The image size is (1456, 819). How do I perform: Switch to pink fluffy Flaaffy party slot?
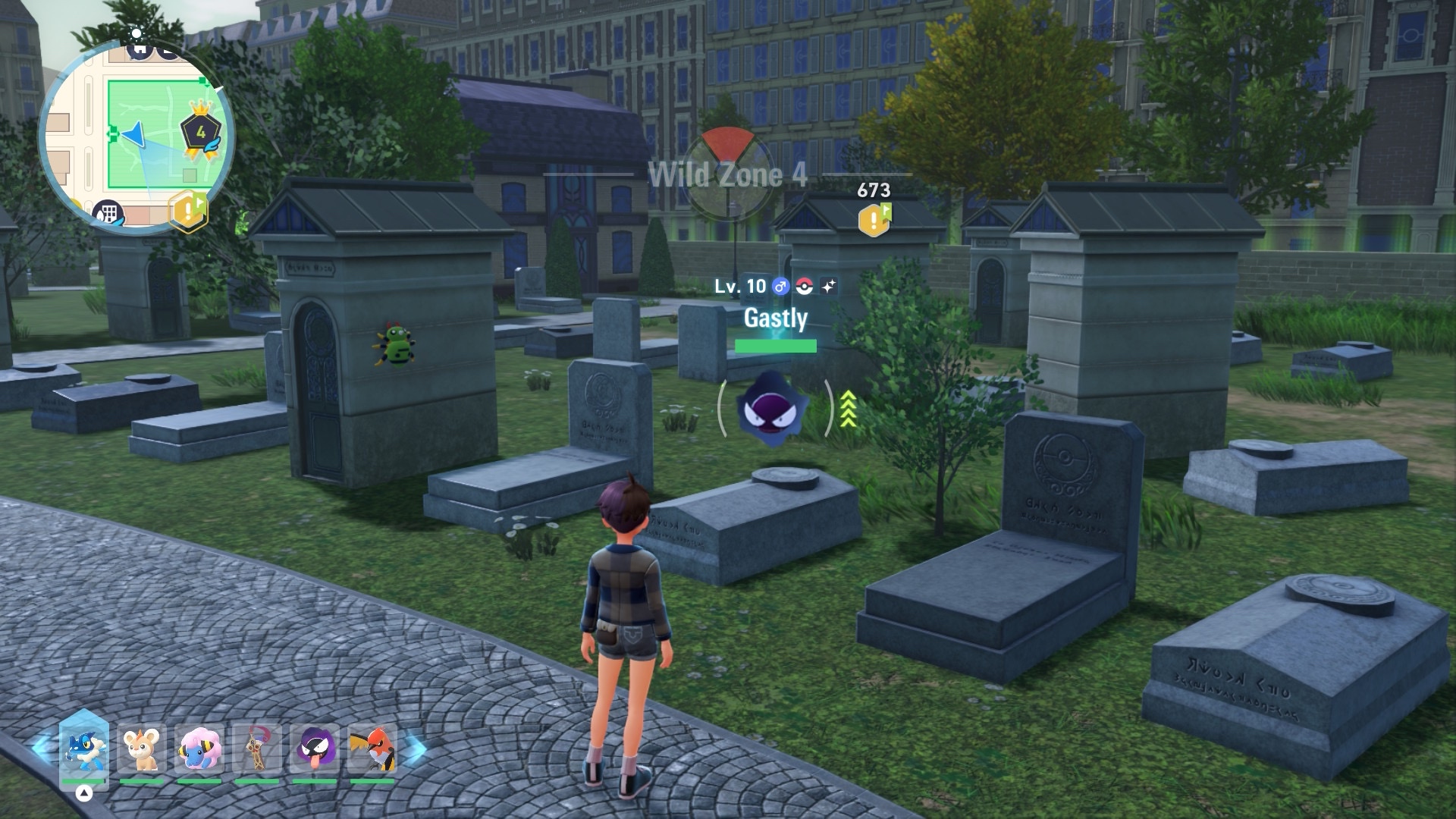coord(199,750)
